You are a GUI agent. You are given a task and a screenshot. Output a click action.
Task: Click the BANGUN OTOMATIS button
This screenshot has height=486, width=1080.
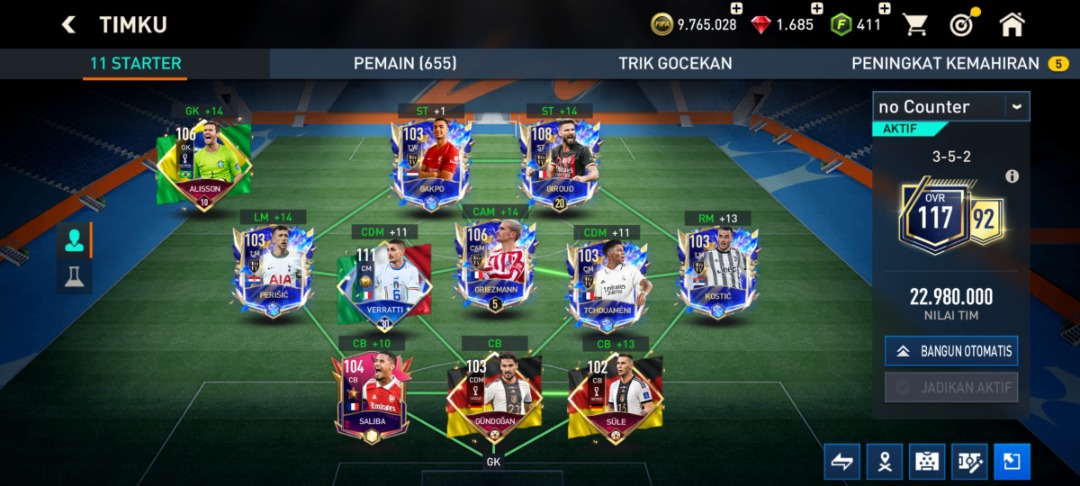click(951, 351)
